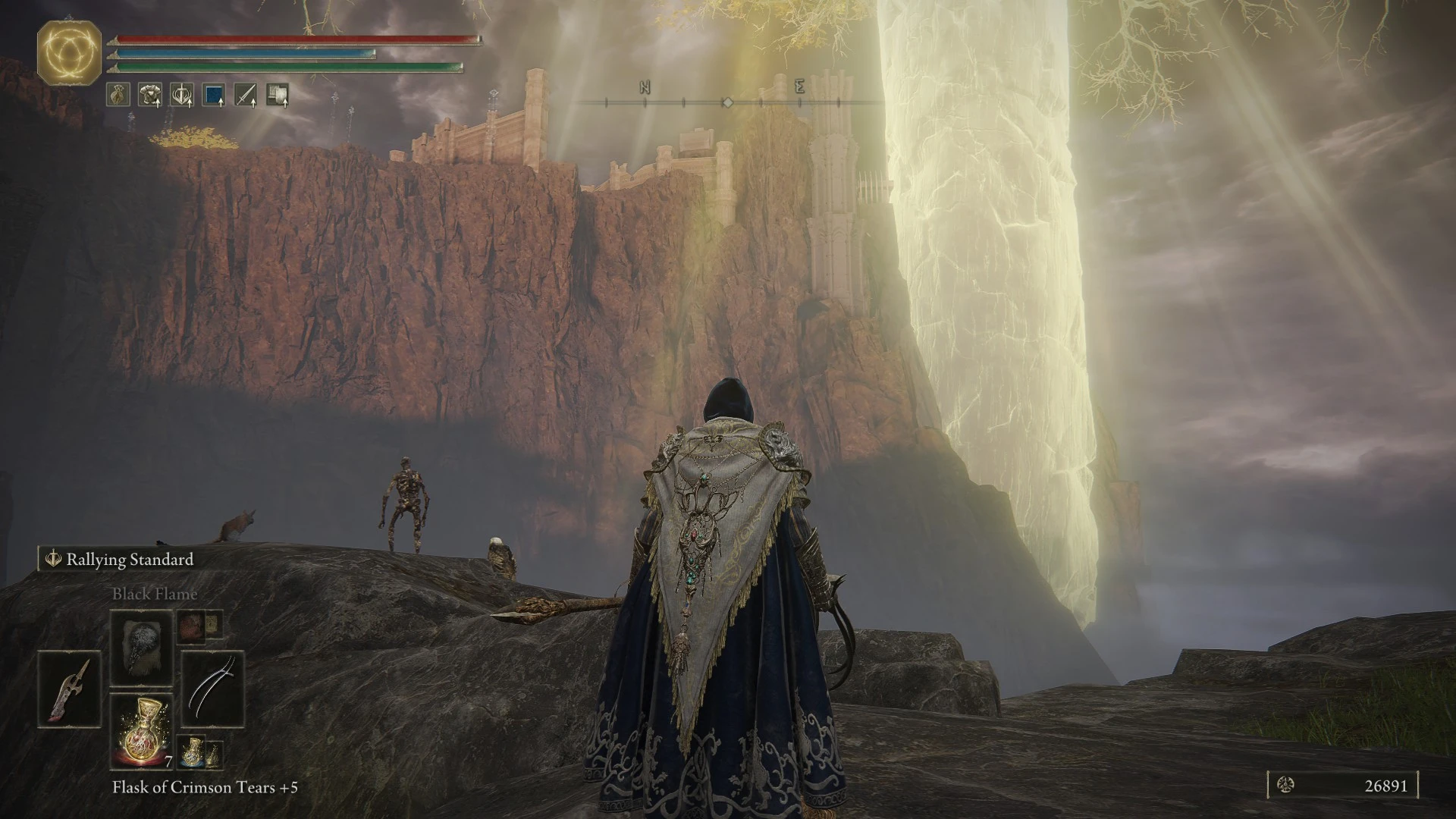
Task: Click the Rallying Standard skill label
Action: pyautogui.click(x=129, y=560)
